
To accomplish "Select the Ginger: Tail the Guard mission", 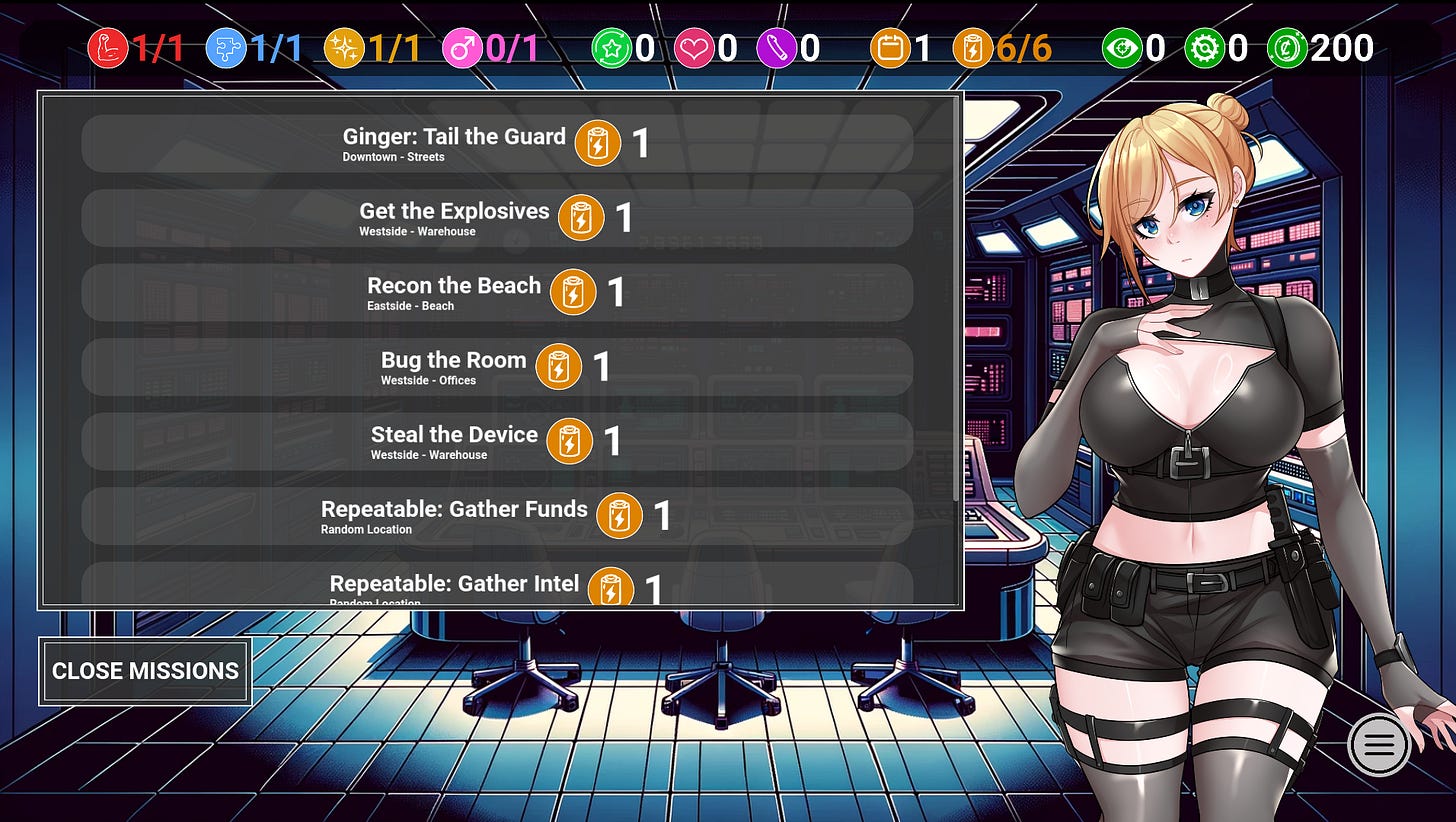I will pyautogui.click(x=496, y=143).
